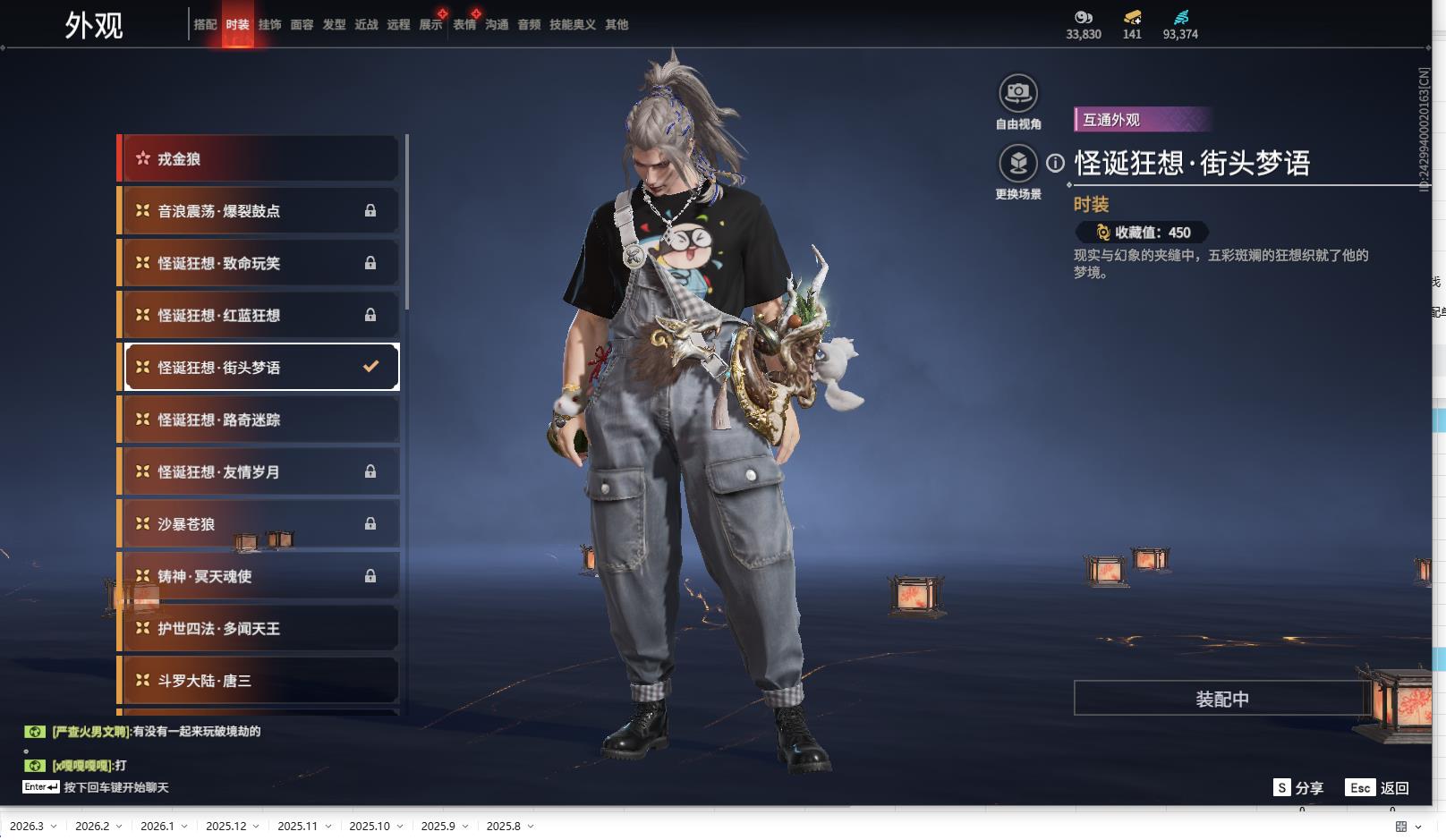
Task: Choose the 怪诞狂想·友情岁月 outfit
Action: tap(259, 471)
